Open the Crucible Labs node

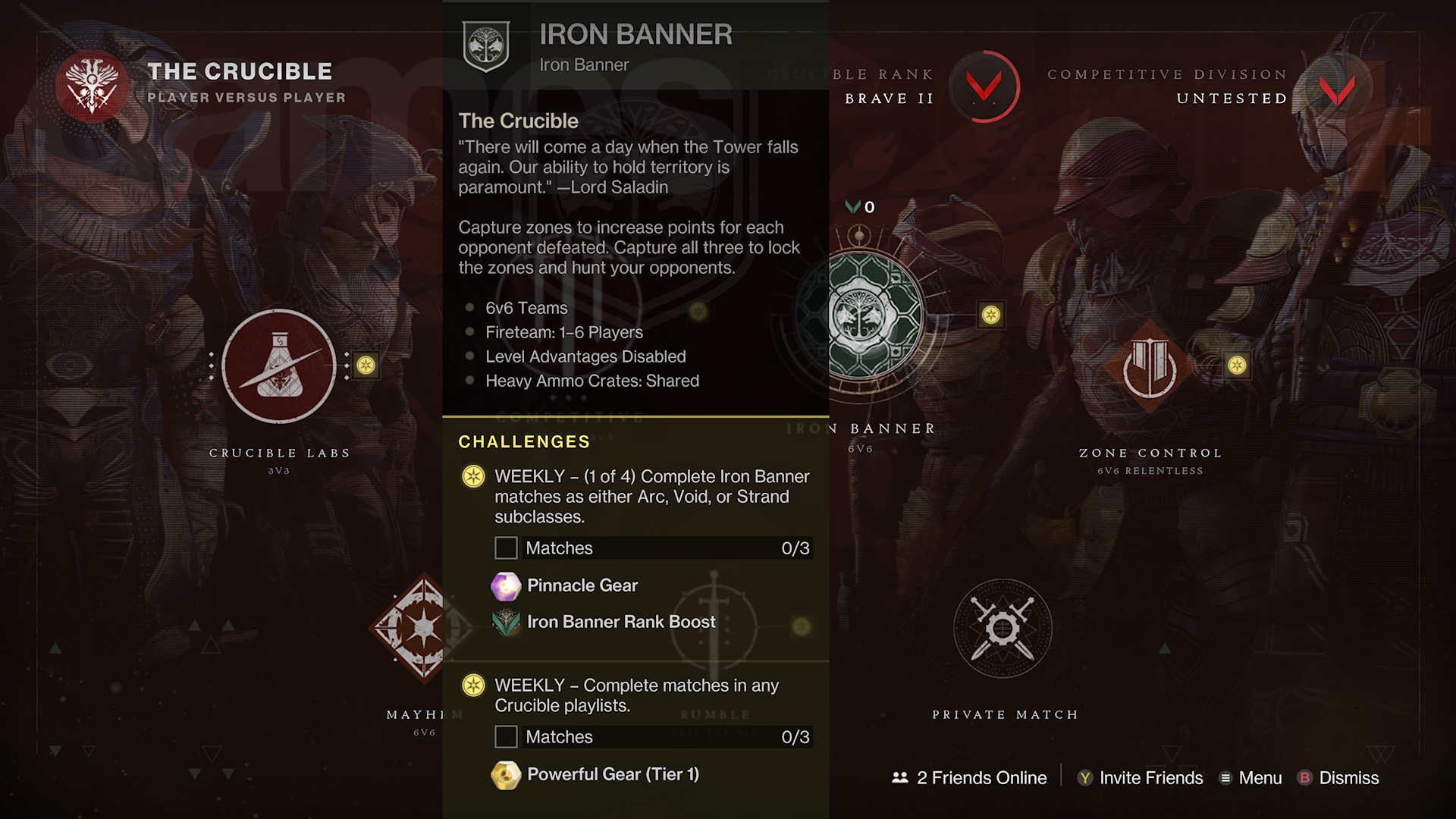tap(278, 366)
